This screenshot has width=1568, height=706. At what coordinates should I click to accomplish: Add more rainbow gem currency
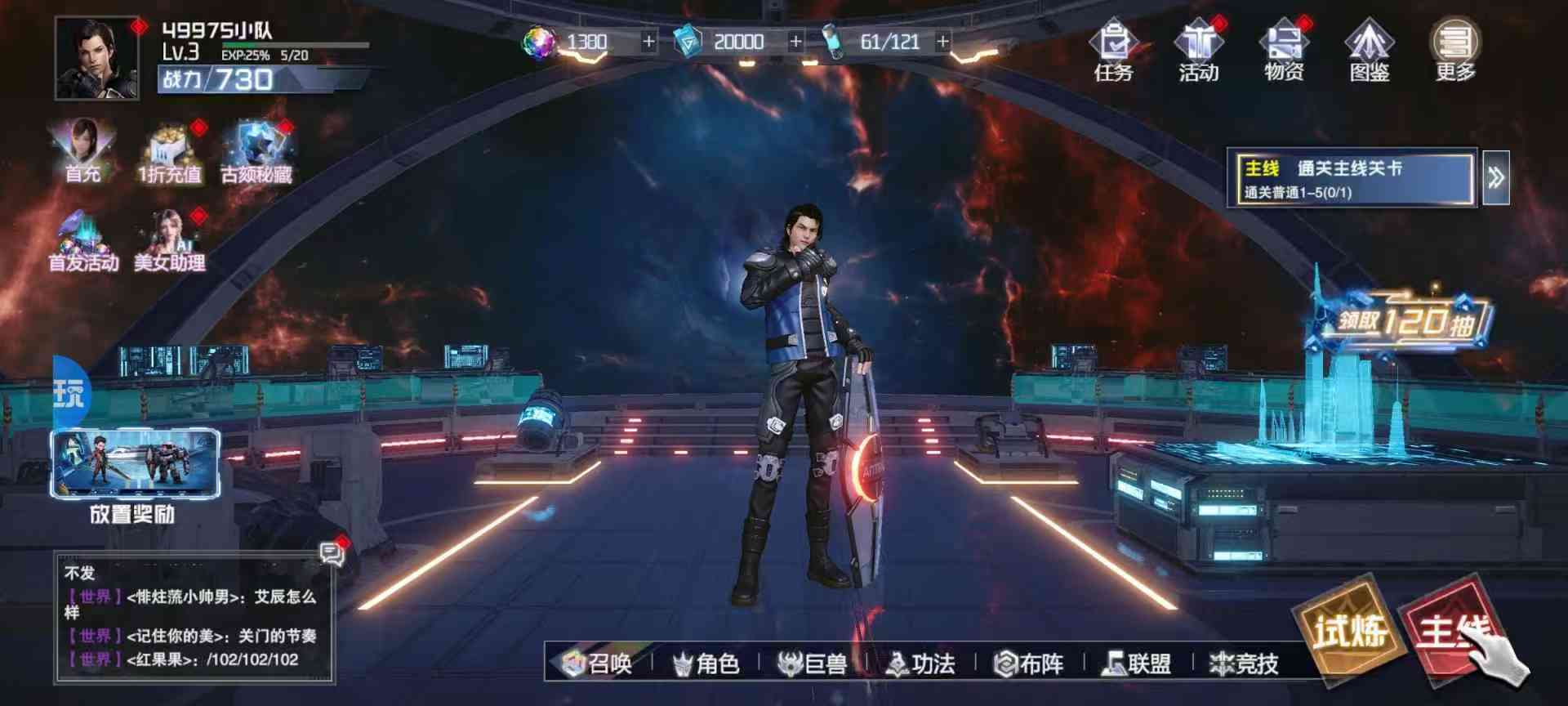point(648,41)
